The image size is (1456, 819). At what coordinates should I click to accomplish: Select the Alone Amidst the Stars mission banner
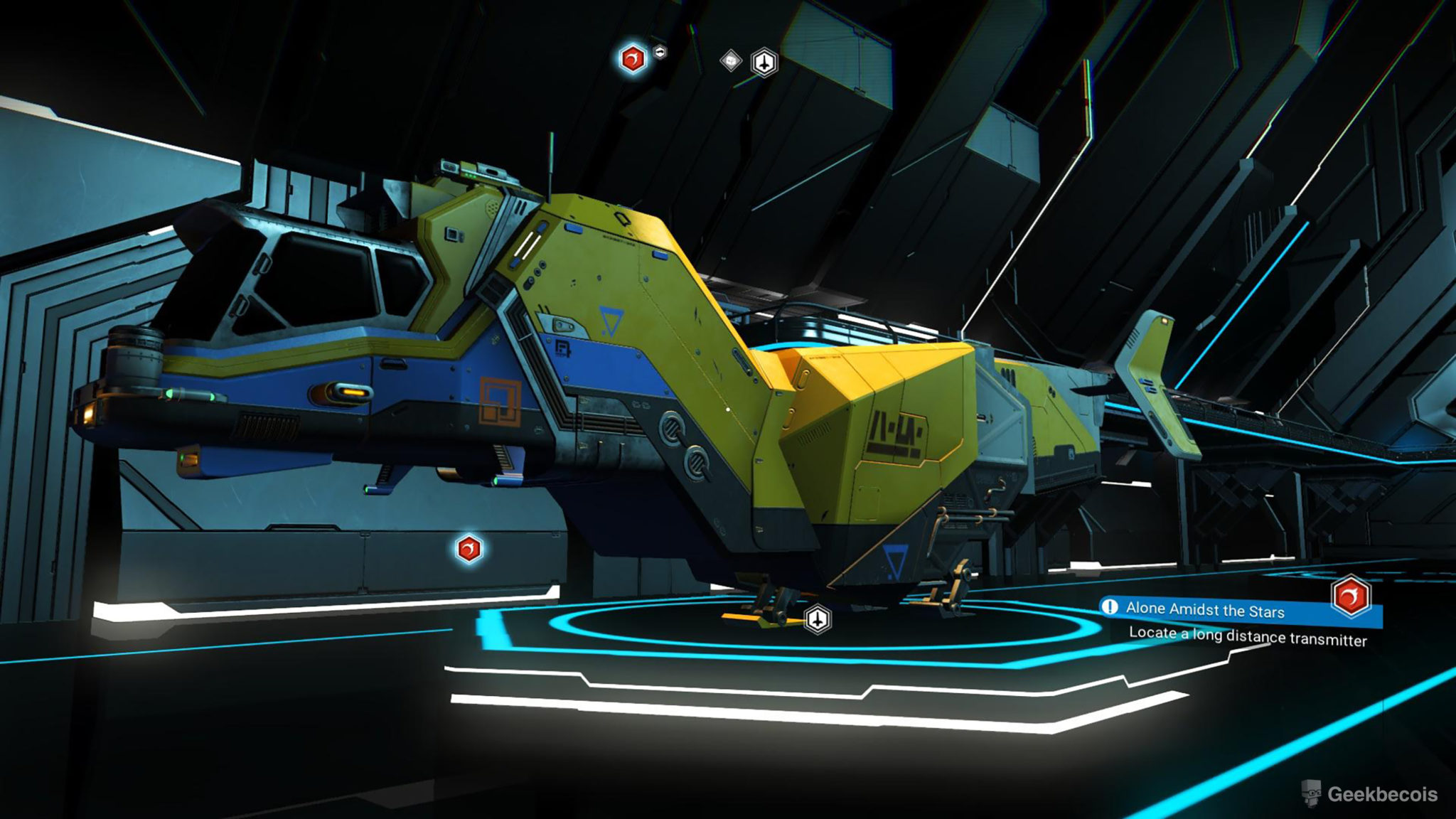(1209, 610)
